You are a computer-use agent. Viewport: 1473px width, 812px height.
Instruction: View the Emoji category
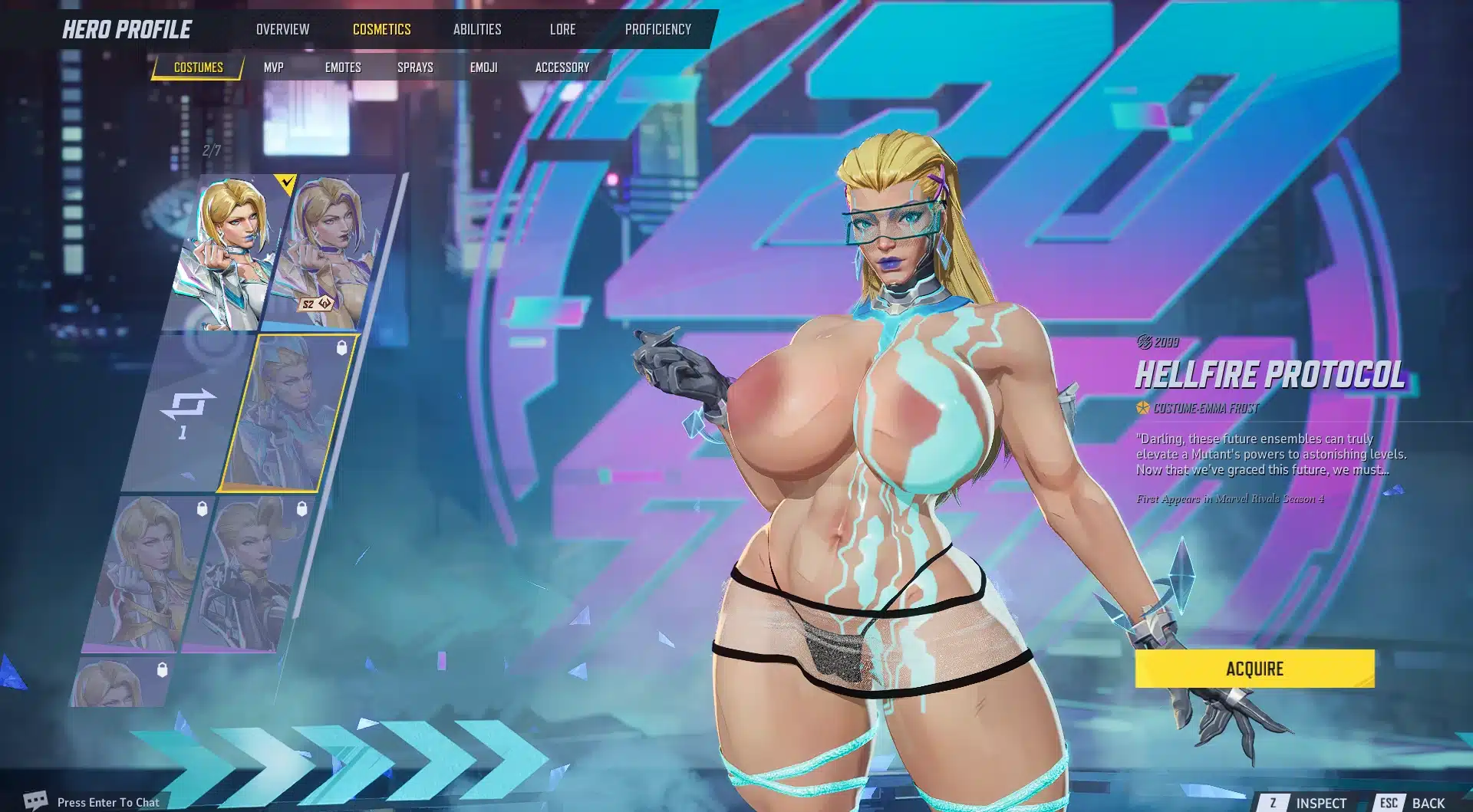point(483,67)
